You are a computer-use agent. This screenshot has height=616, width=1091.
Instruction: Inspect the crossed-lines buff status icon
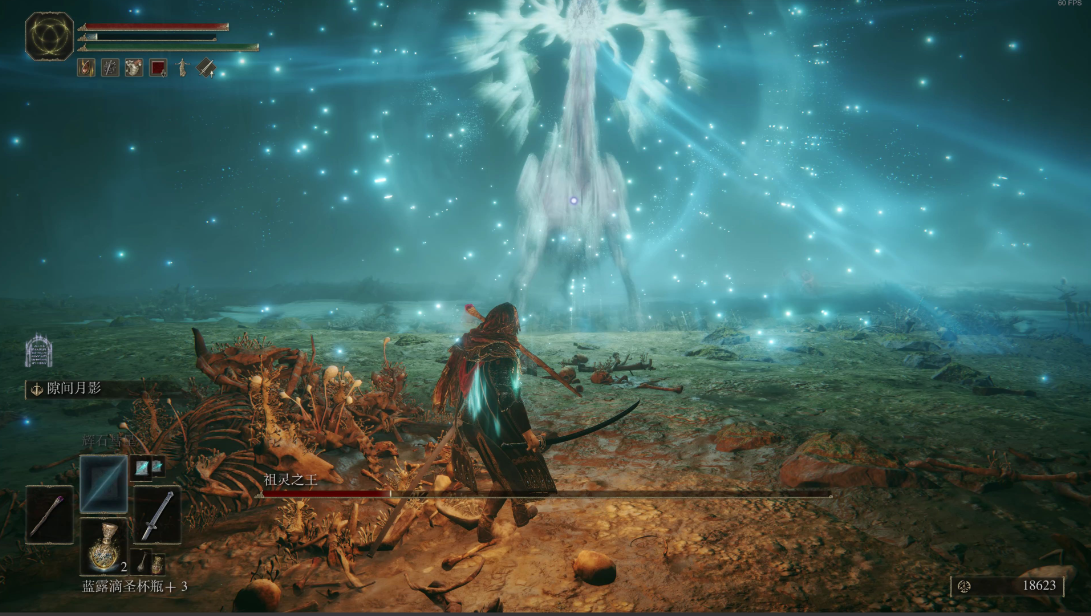[110, 68]
